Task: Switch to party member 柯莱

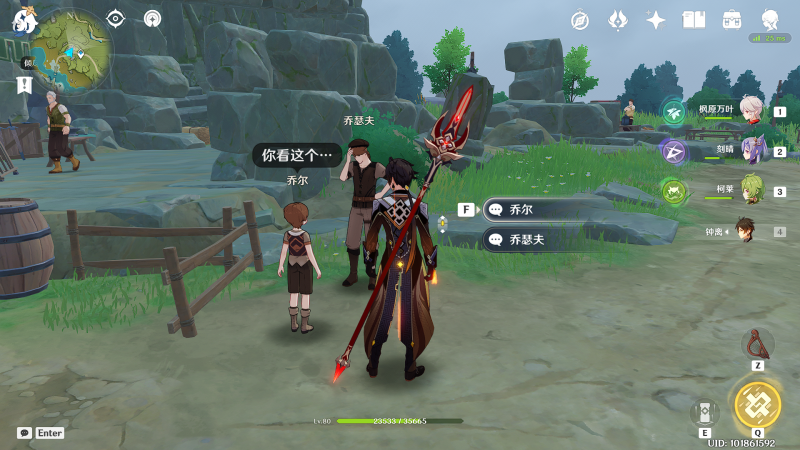Action: click(751, 190)
